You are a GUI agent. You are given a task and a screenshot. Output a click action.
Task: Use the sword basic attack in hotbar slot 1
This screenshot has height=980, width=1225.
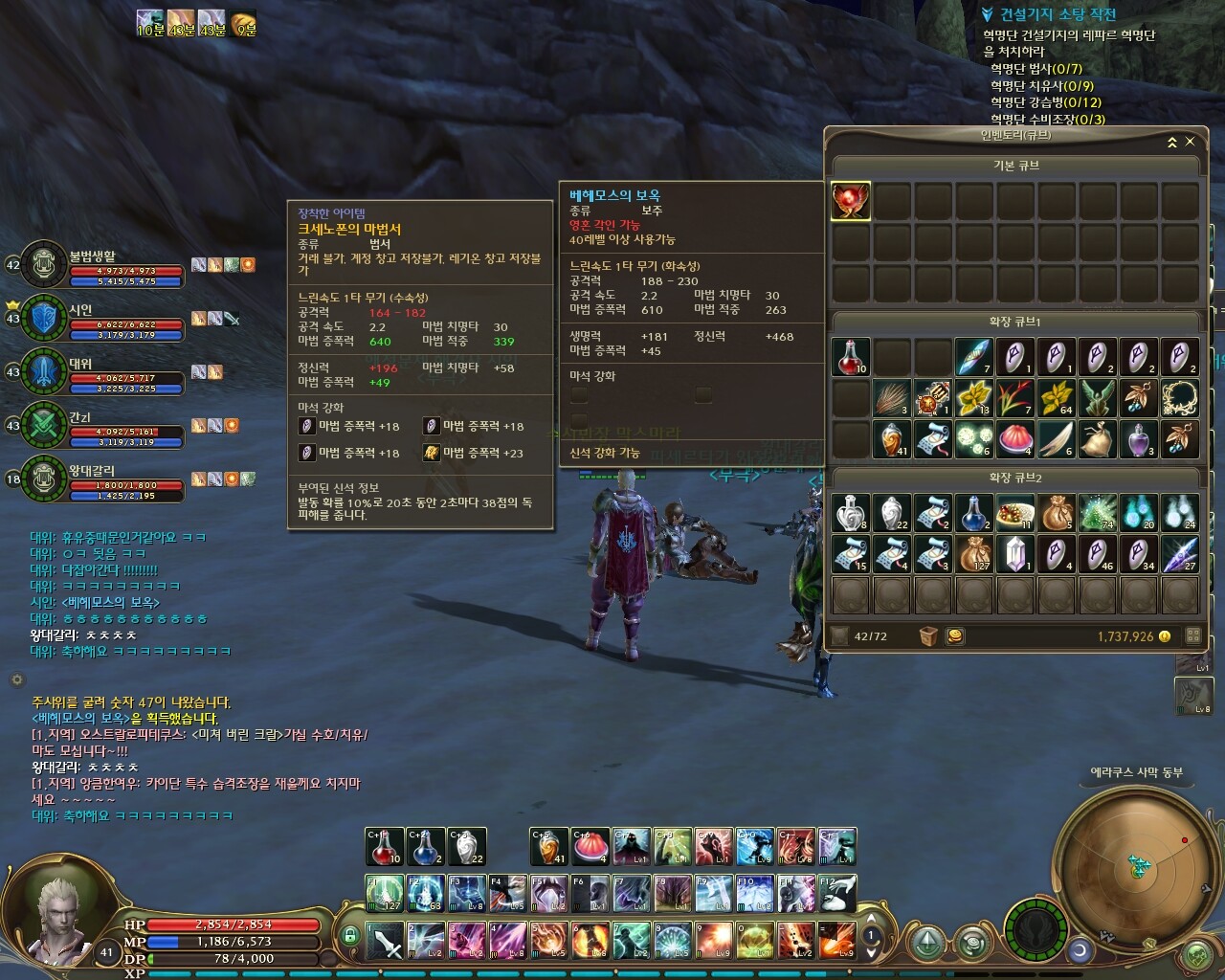(386, 940)
